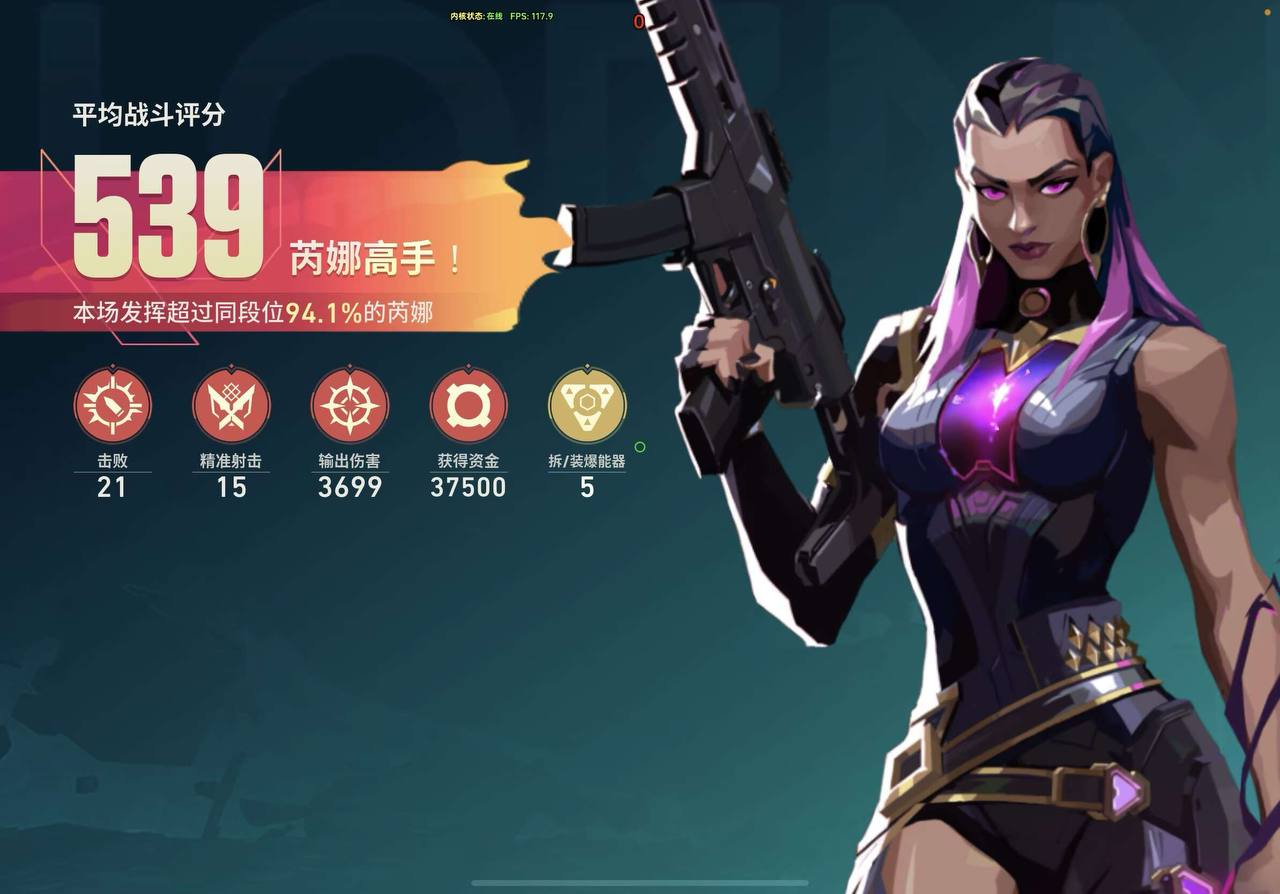Click the diamond marker above the 击败 medal
1280x894 pixels.
pyautogui.click(x=113, y=368)
